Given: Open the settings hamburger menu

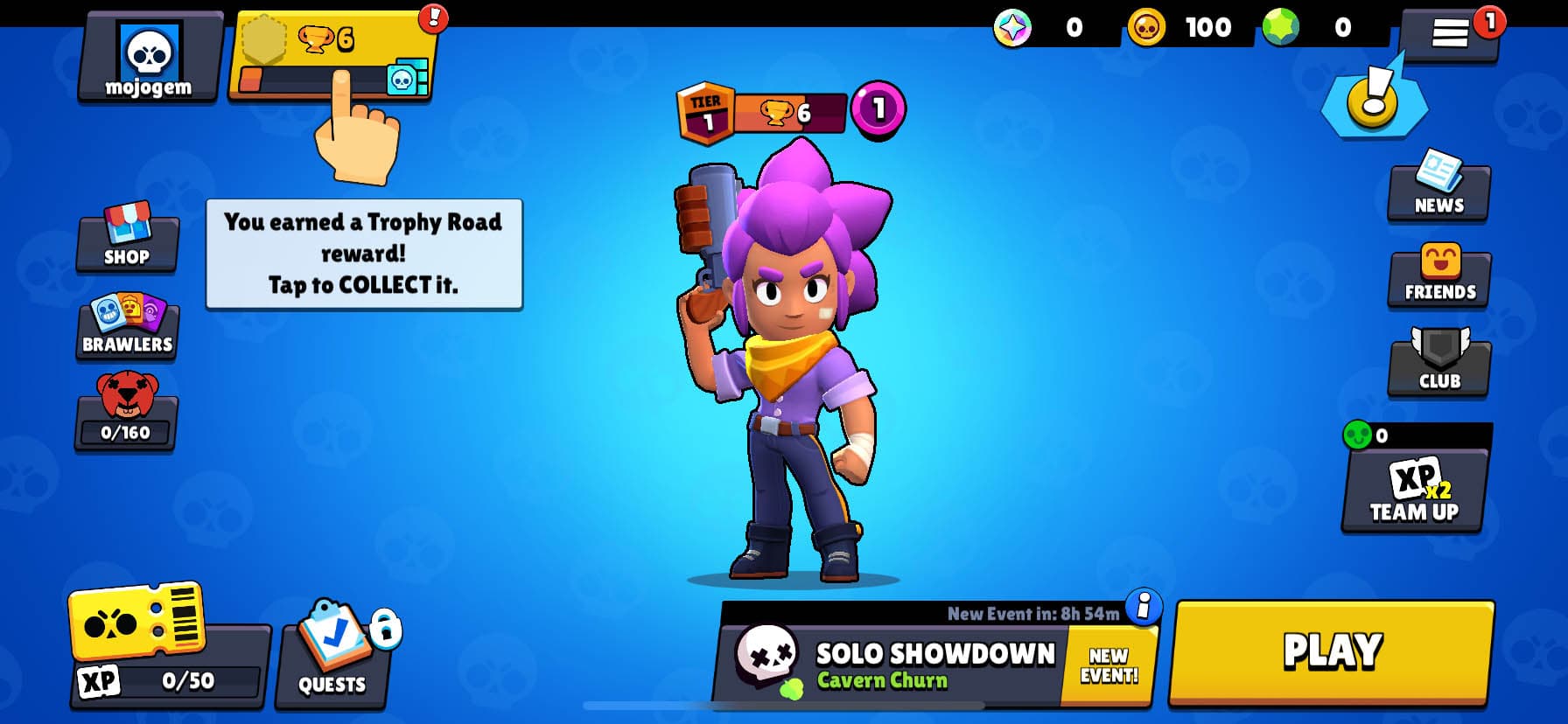Looking at the screenshot, I should point(1448,31).
